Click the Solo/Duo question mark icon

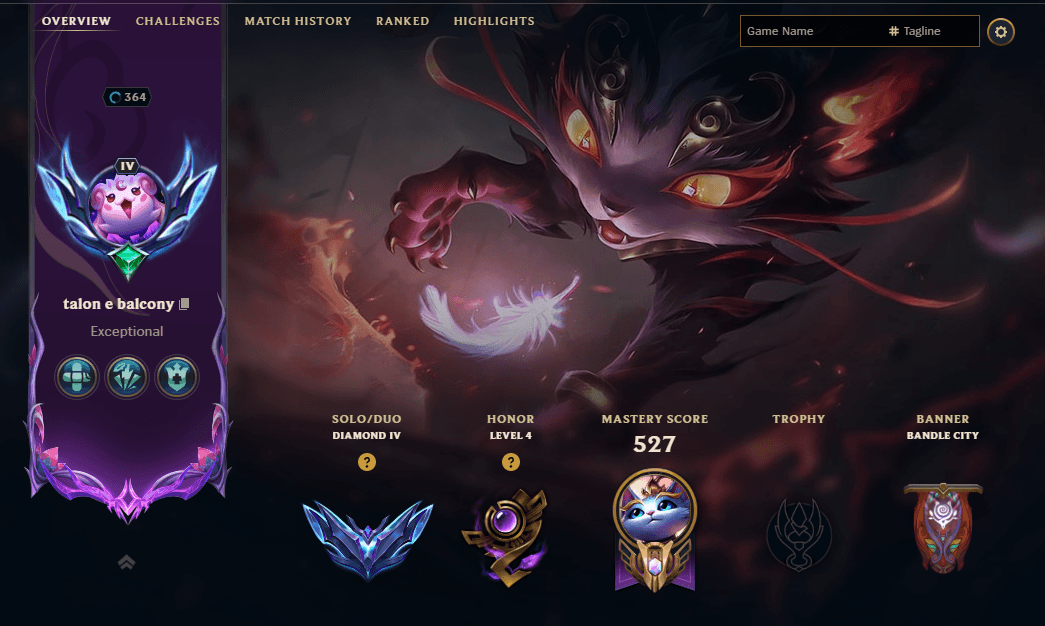[x=367, y=462]
